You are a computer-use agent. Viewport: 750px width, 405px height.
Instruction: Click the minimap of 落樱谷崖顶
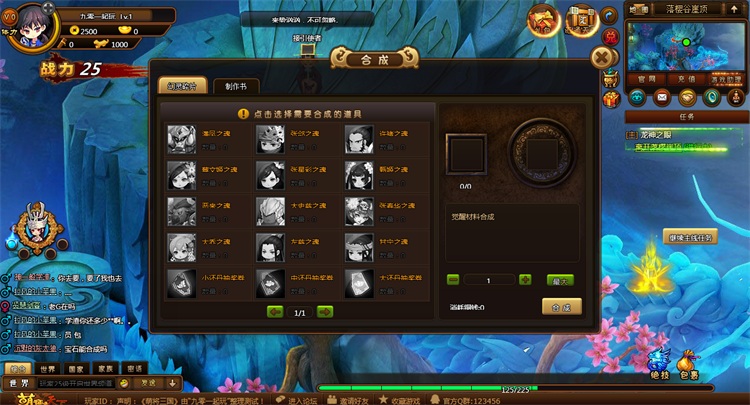[686, 45]
